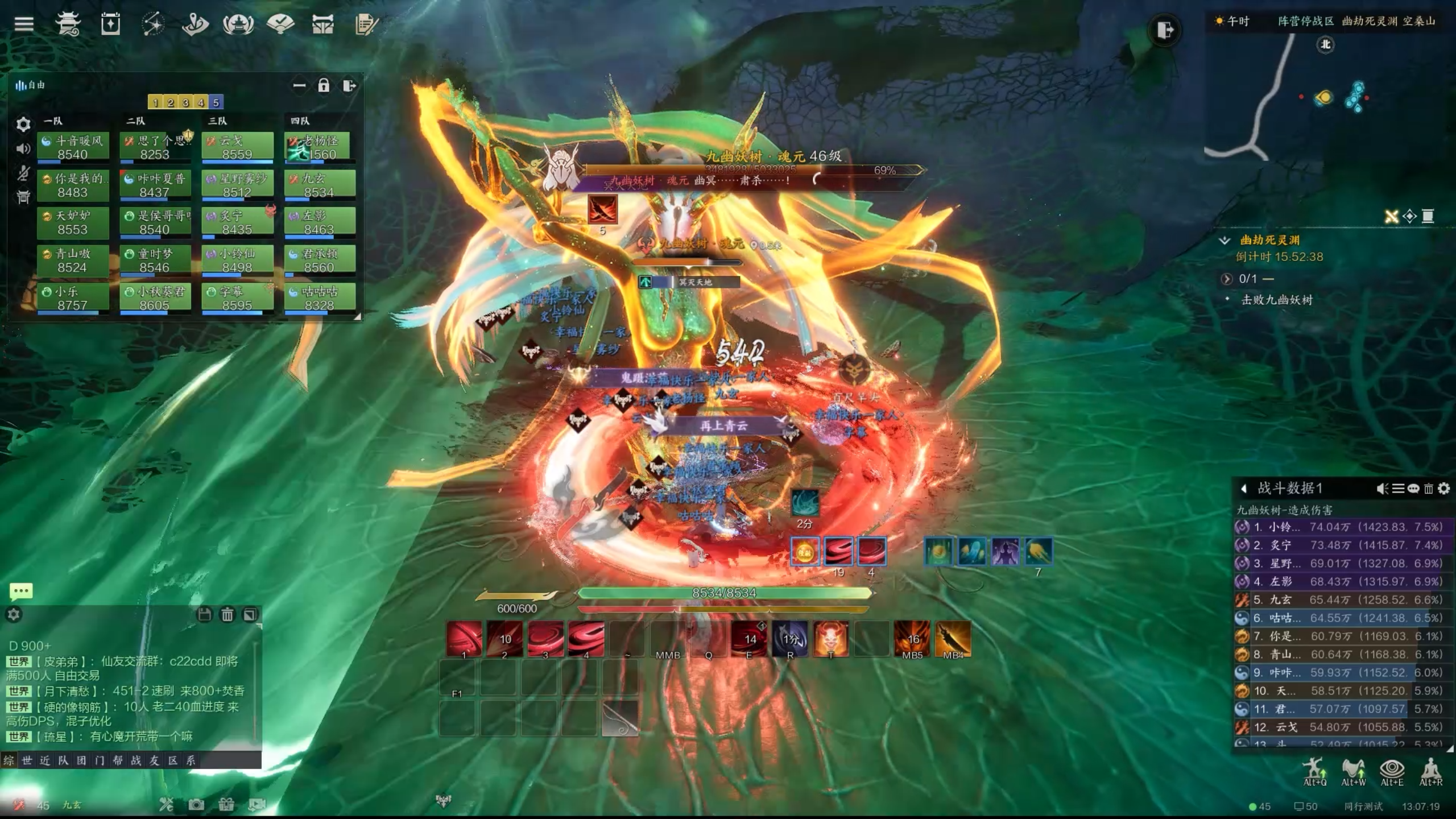Activate the blade skill on MB4
The height and width of the screenshot is (819, 1456).
953,639
